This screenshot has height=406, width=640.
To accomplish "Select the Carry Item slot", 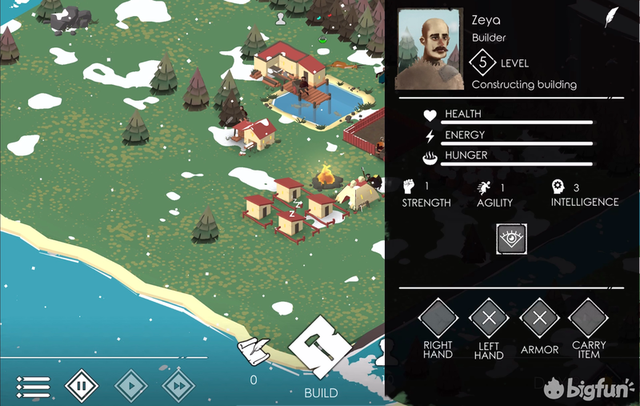I will pos(588,319).
